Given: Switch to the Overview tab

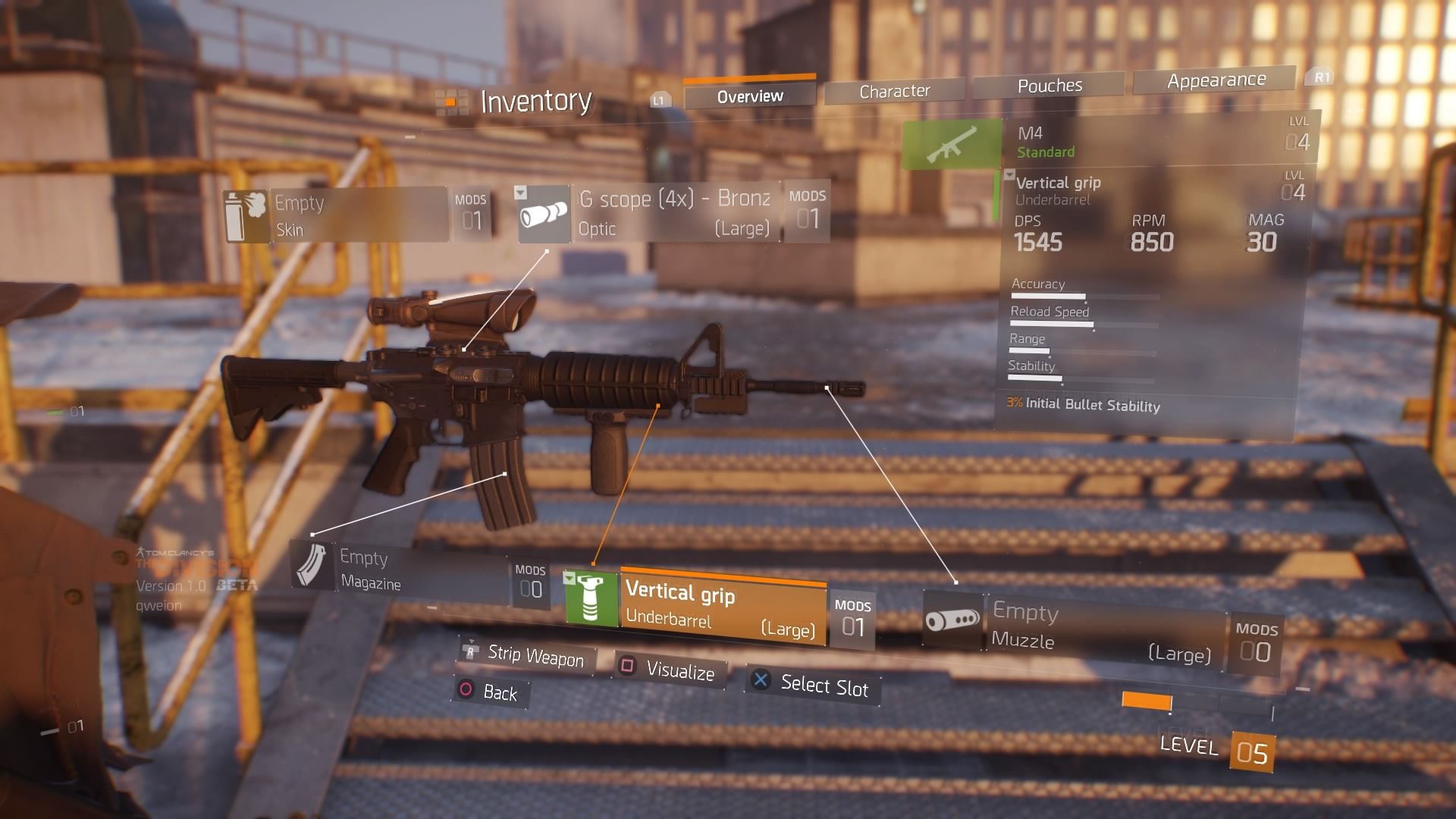Looking at the screenshot, I should [x=749, y=96].
